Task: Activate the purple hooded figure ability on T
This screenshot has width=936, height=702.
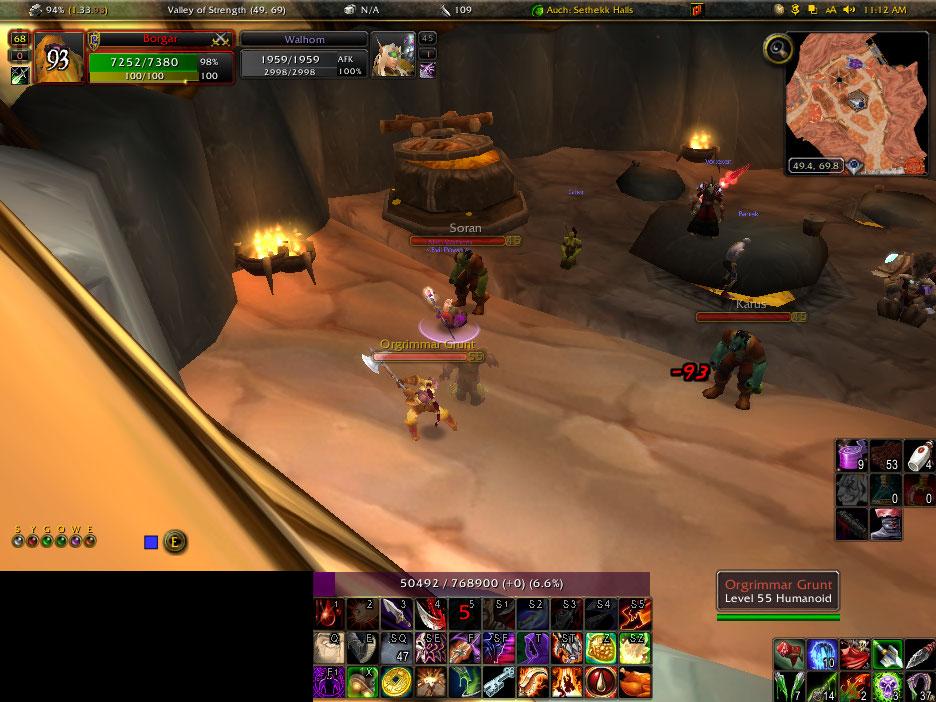Action: coord(533,648)
